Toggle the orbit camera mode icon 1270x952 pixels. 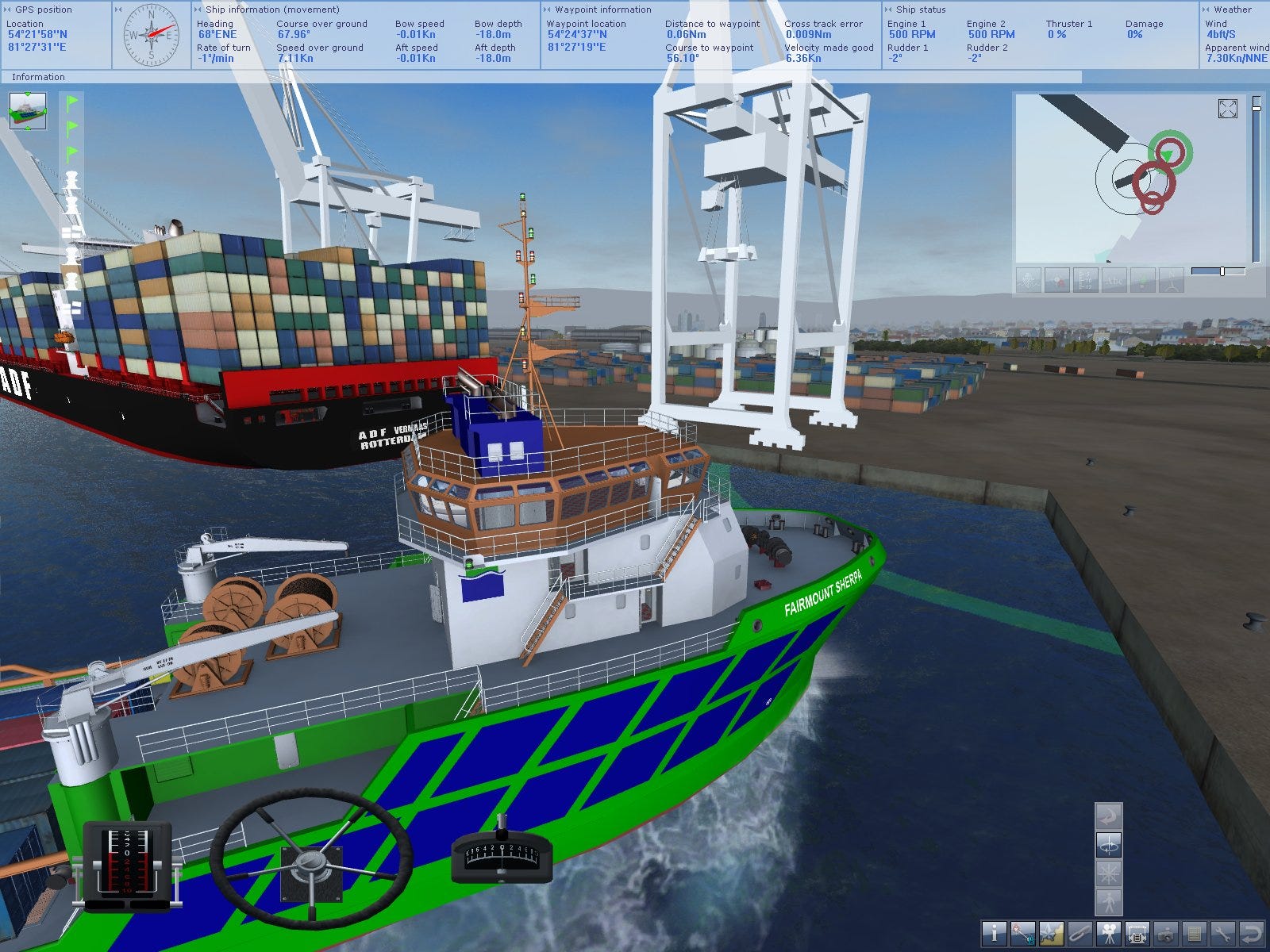(1109, 845)
